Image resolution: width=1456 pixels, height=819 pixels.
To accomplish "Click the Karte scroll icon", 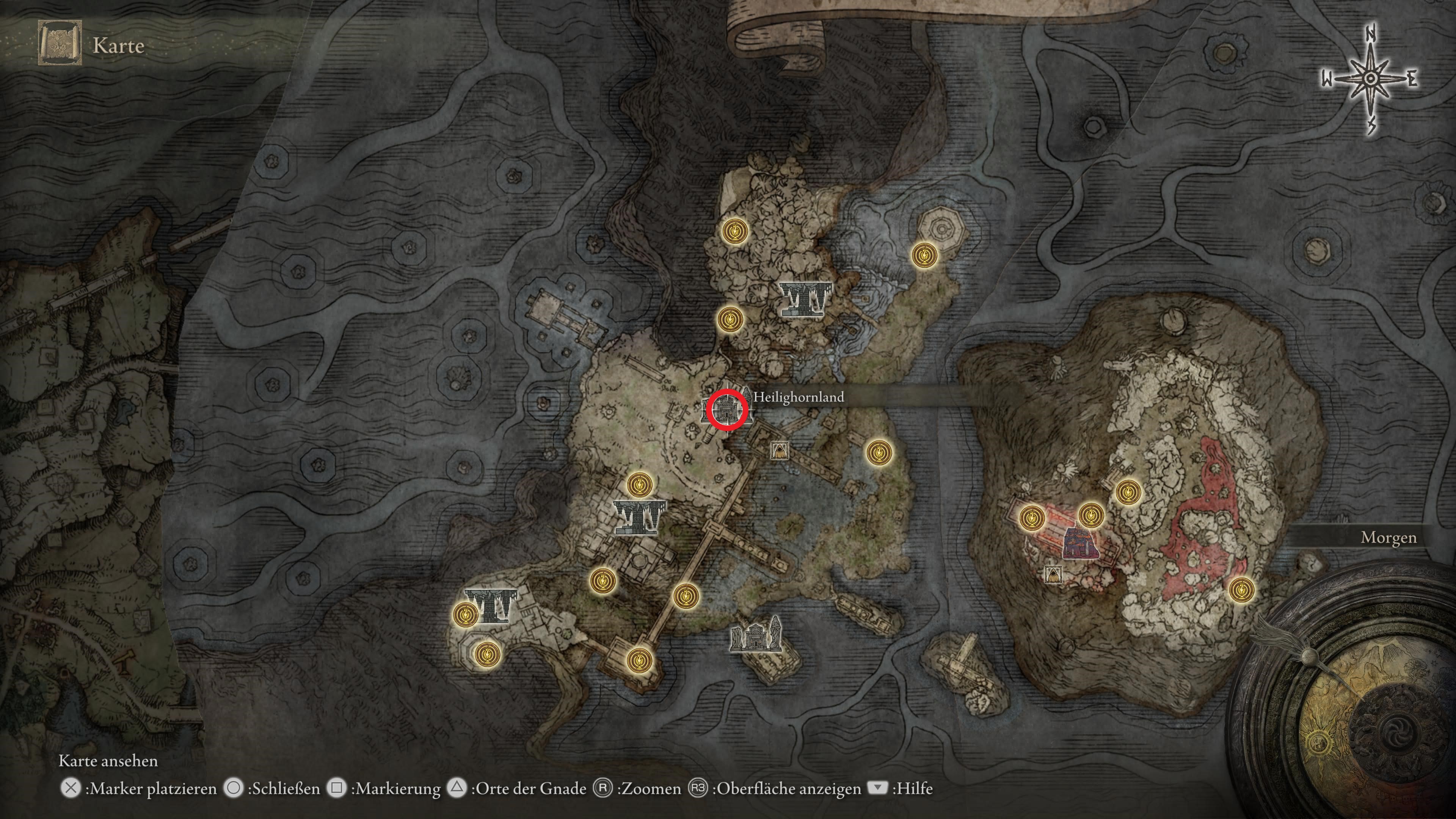I will 60,43.
